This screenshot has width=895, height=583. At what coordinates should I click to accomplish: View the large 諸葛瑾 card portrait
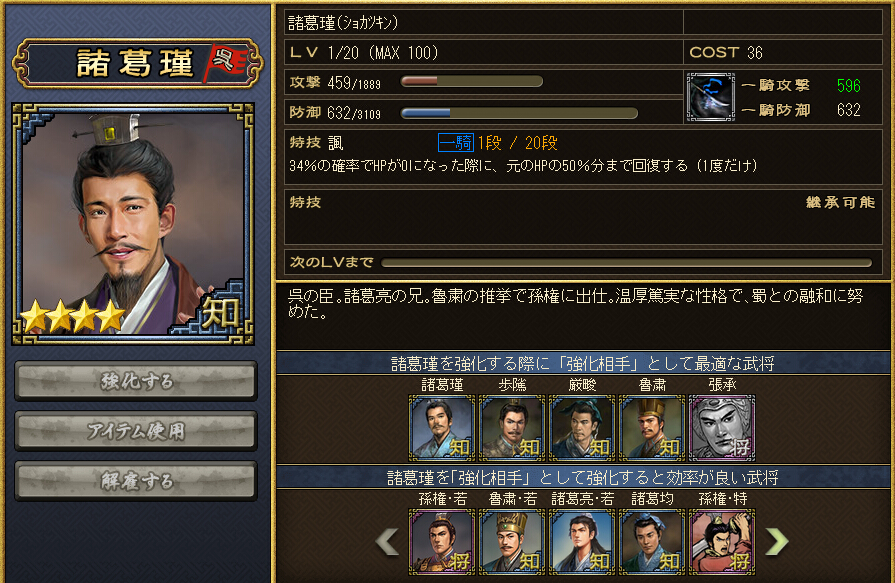click(x=133, y=222)
